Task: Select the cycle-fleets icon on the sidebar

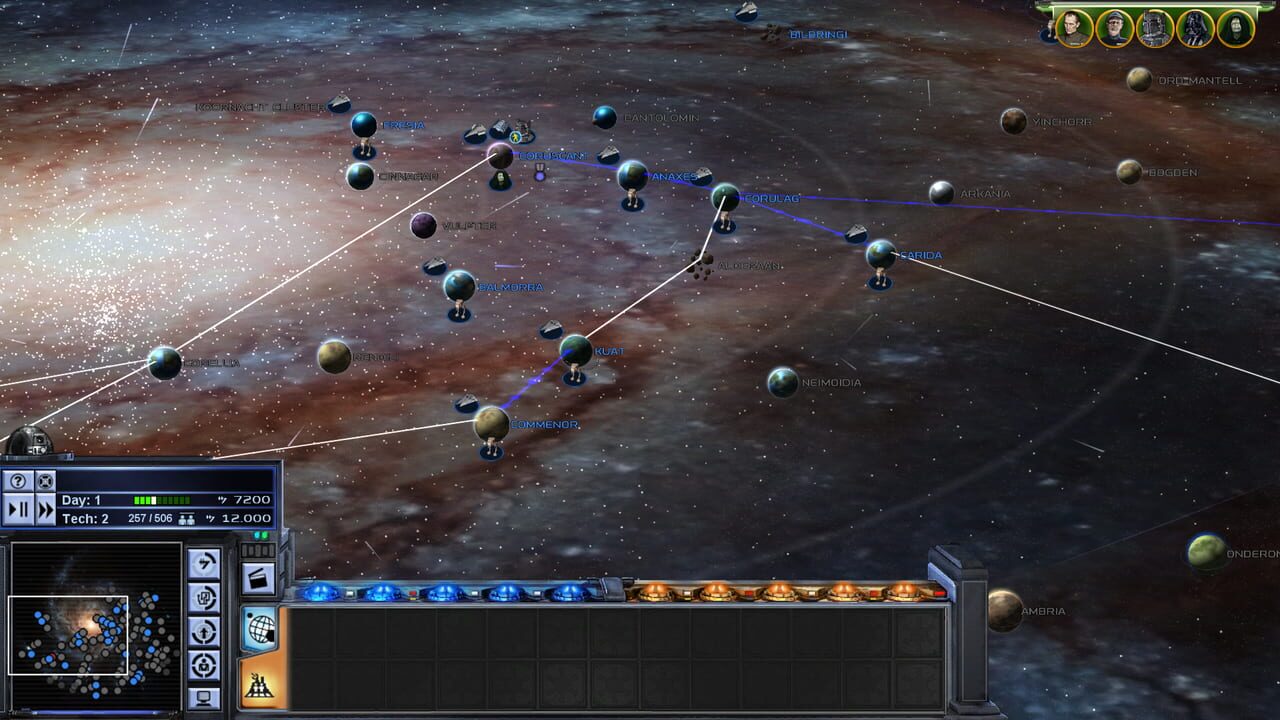Action: 202,597
